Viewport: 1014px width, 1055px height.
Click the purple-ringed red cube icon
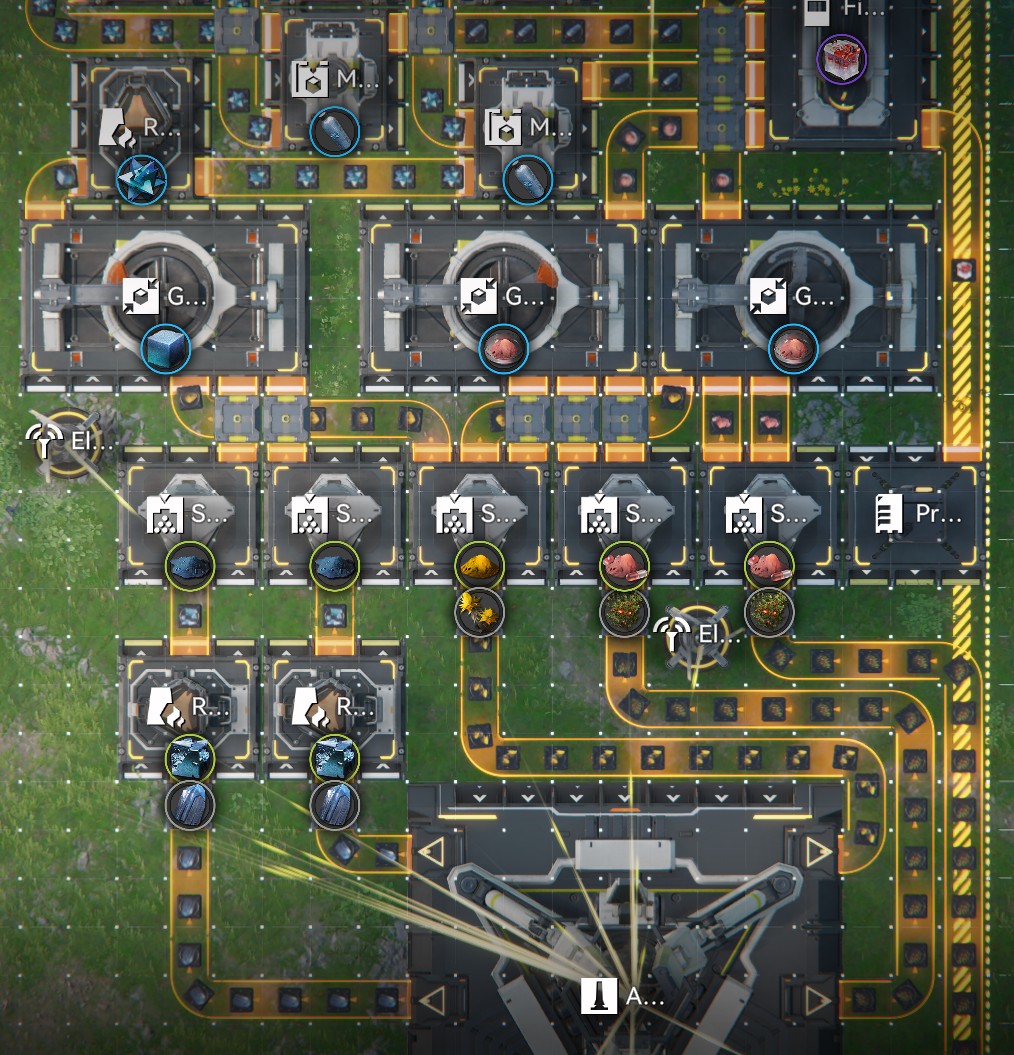[841, 60]
